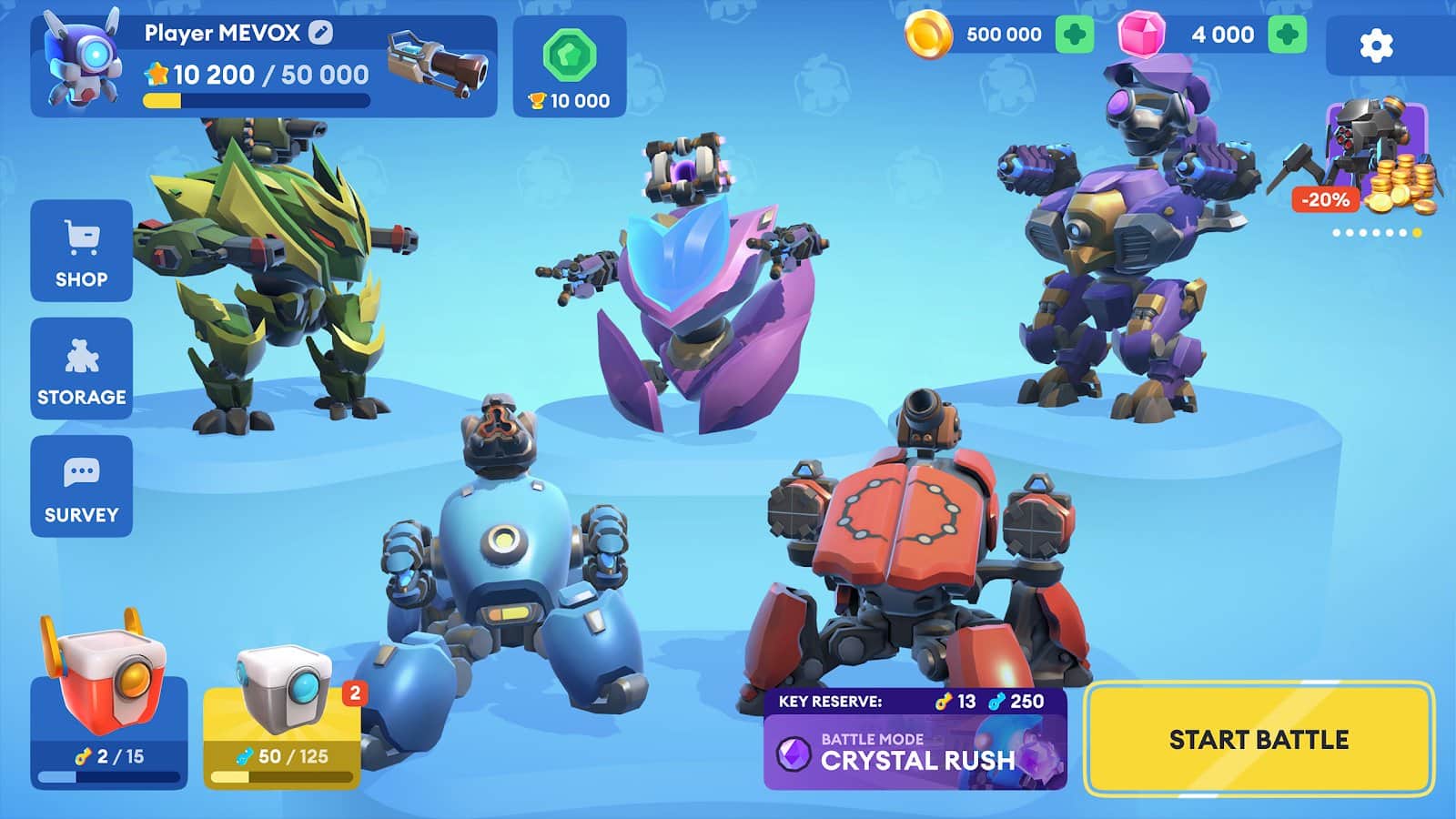
Task: Open the Shop menu
Action: tap(81, 251)
